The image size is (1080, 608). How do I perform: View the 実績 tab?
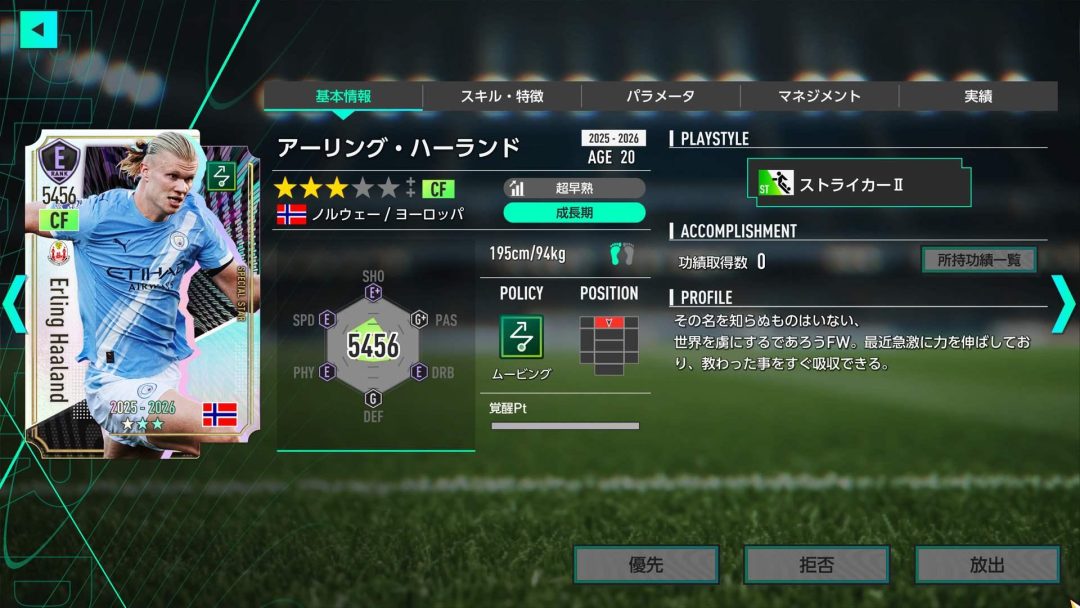click(978, 96)
